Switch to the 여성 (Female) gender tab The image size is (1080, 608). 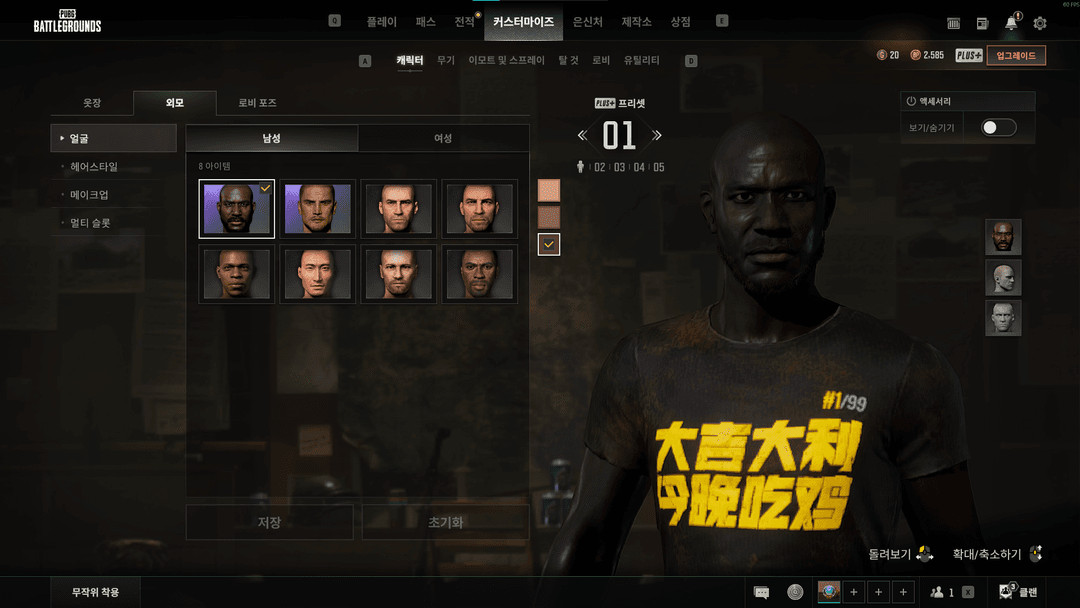pyautogui.click(x=443, y=138)
